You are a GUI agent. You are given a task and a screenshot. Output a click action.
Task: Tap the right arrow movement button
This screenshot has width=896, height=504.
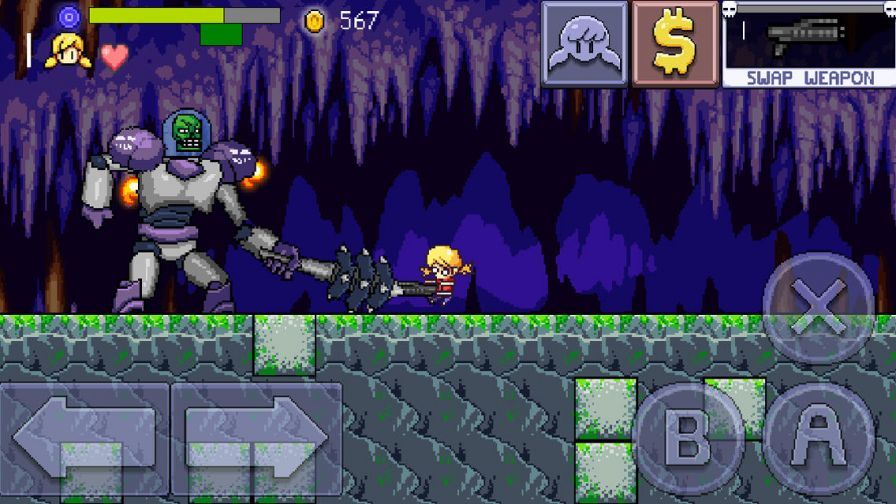pyautogui.click(x=256, y=438)
